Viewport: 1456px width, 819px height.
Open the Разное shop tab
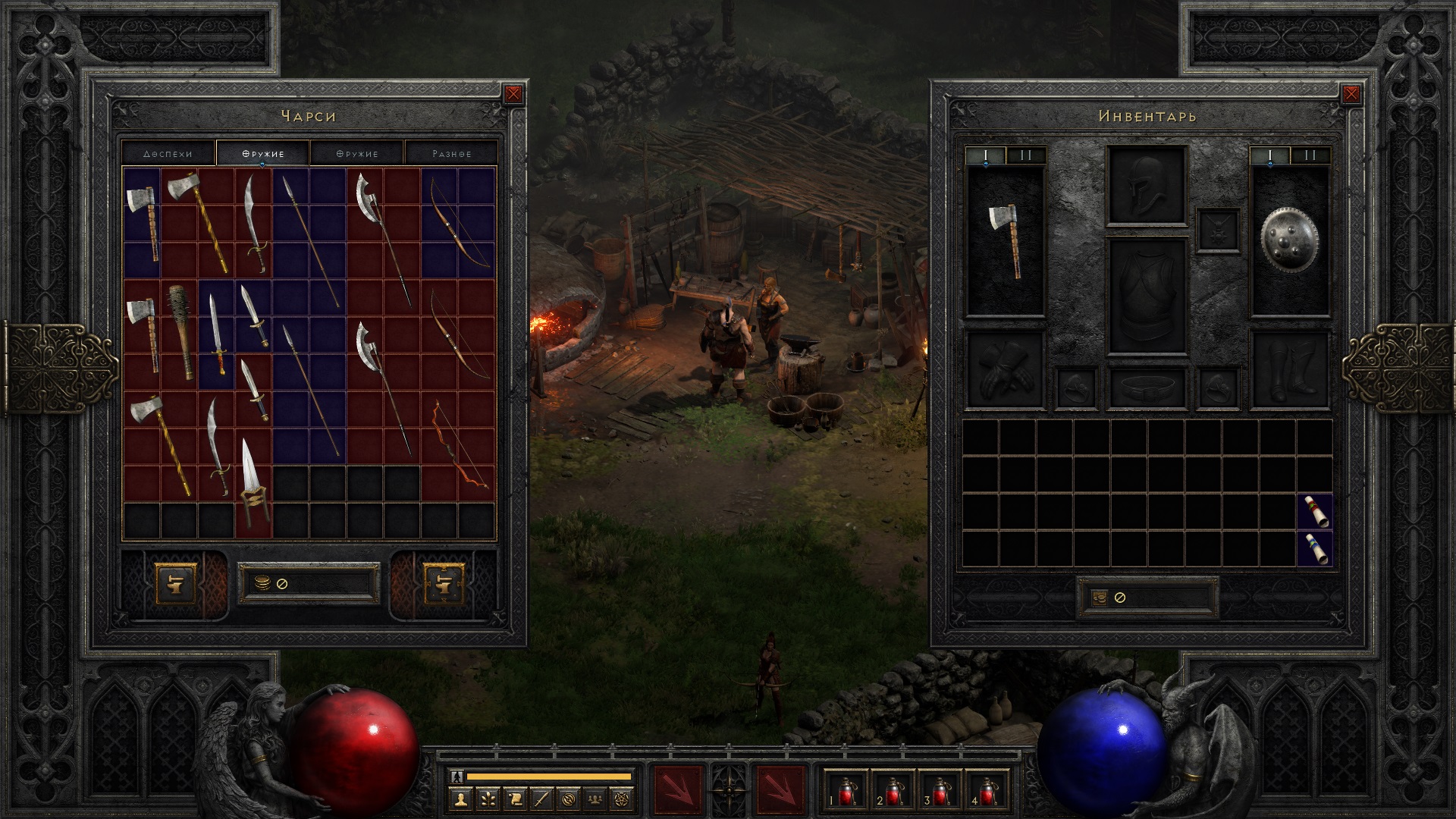tap(451, 153)
